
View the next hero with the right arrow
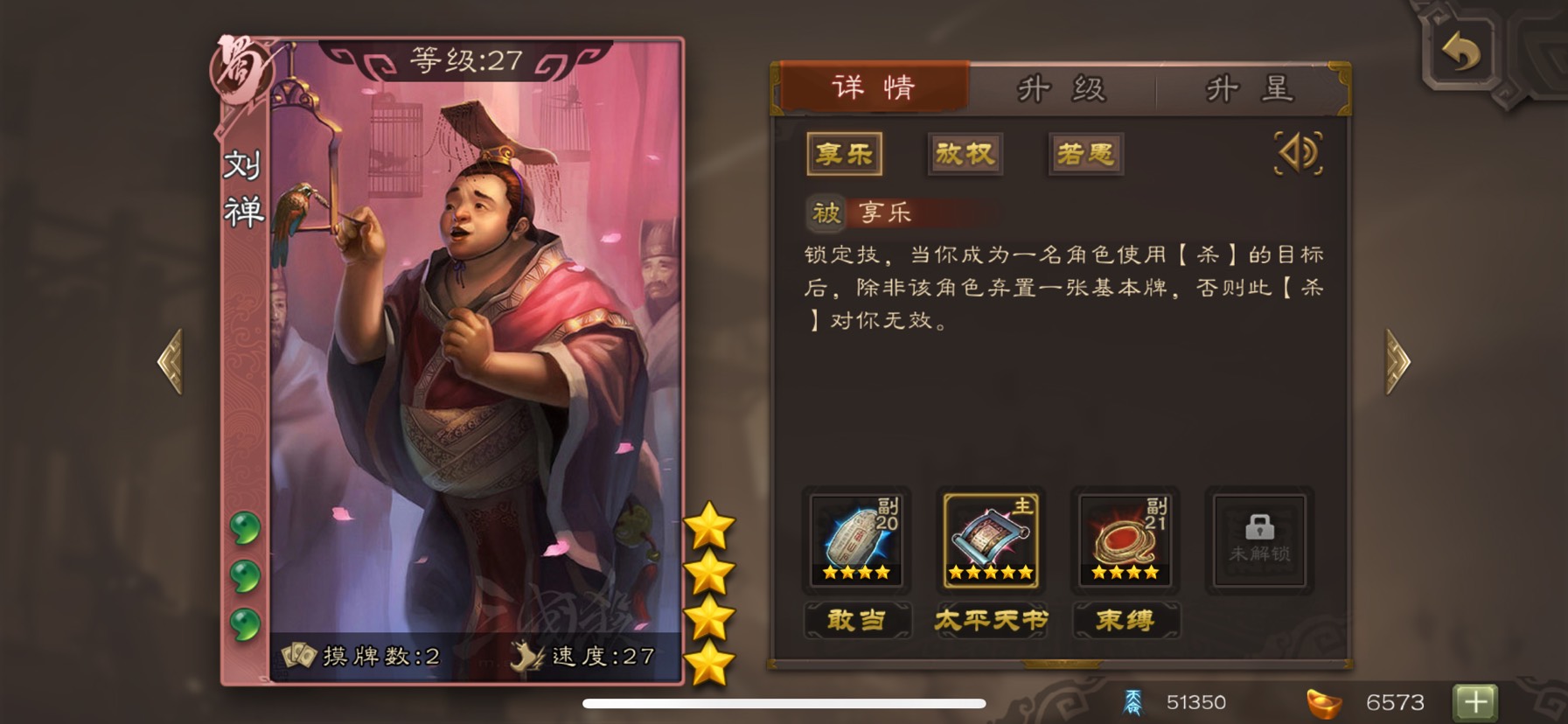(x=1397, y=361)
